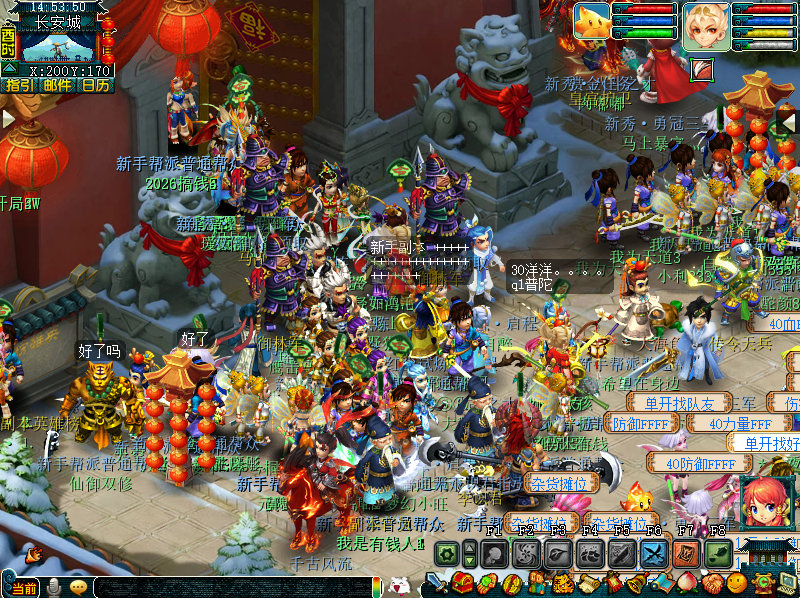Click the 当前 chat channel selector
This screenshot has height=598, width=800.
point(22,588)
